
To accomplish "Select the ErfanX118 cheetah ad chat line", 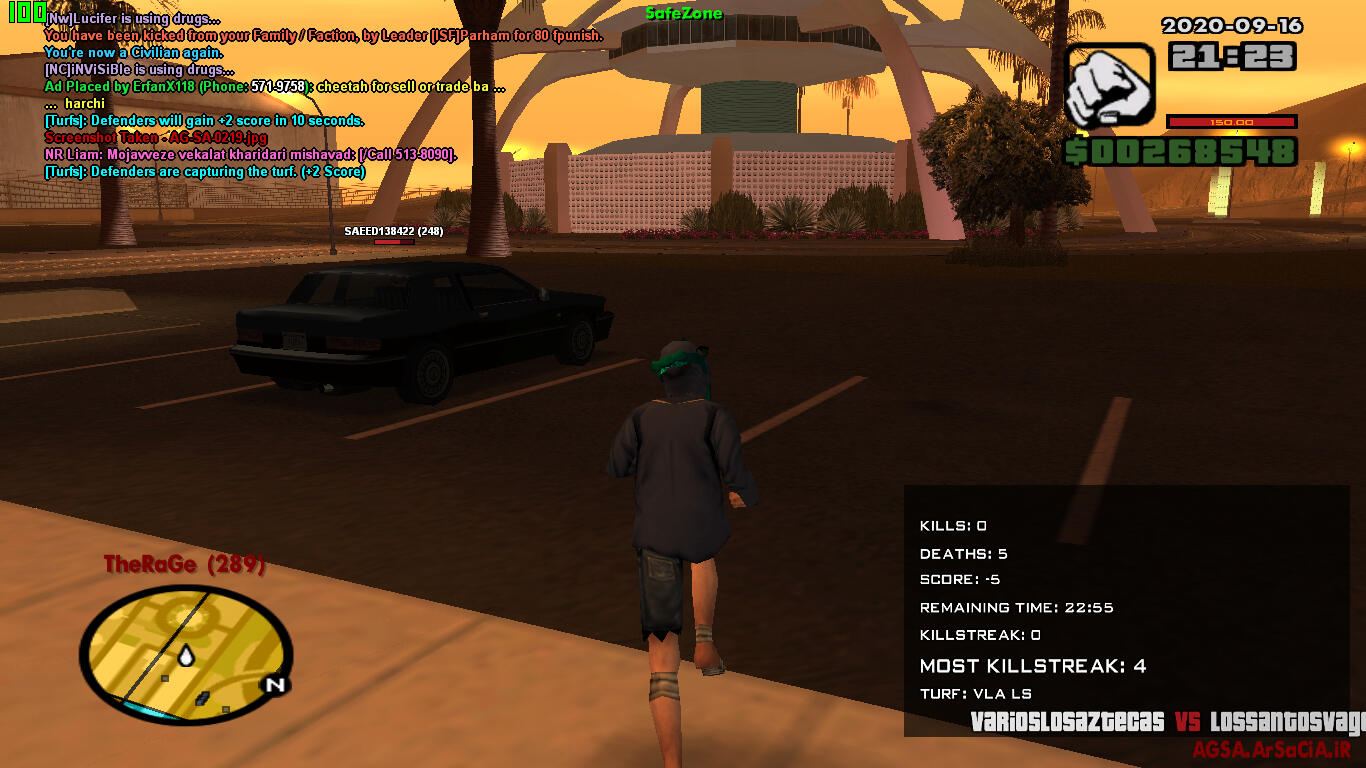I will (x=274, y=87).
